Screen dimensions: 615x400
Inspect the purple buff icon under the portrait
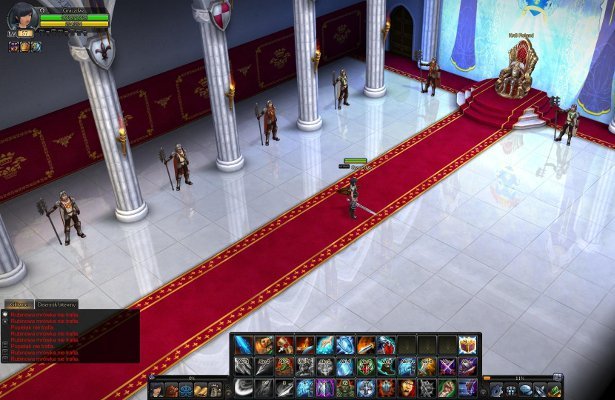(x=15, y=47)
